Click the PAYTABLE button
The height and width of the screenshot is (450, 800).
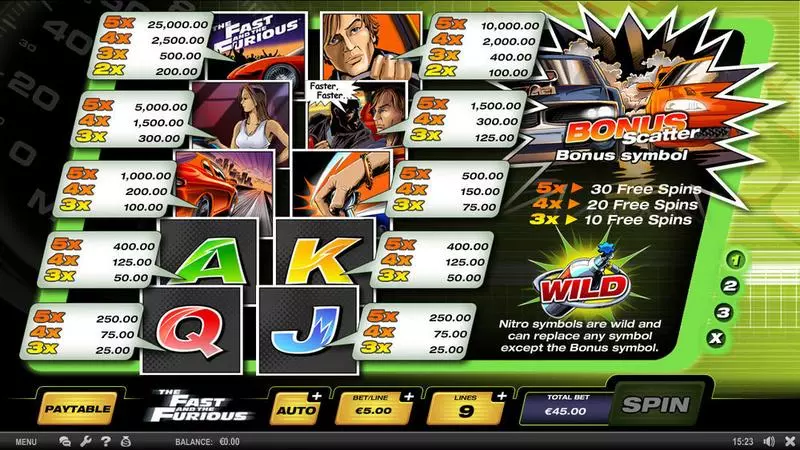(77, 407)
